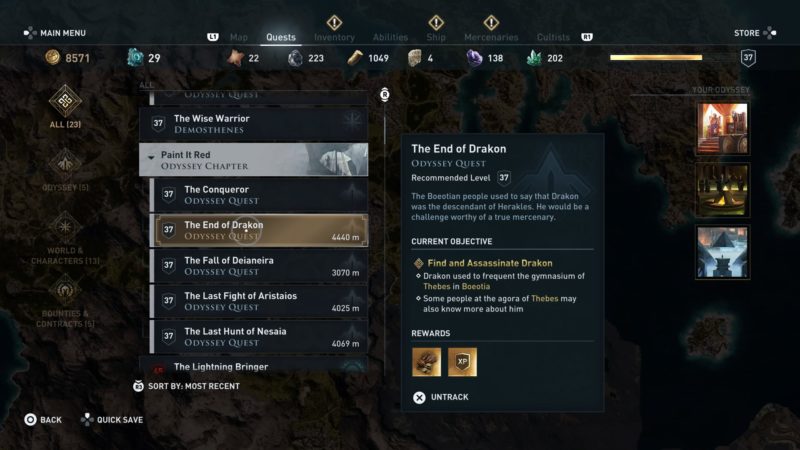Select The Last Fight of Aristaios
The image size is (800, 450).
(x=258, y=301)
